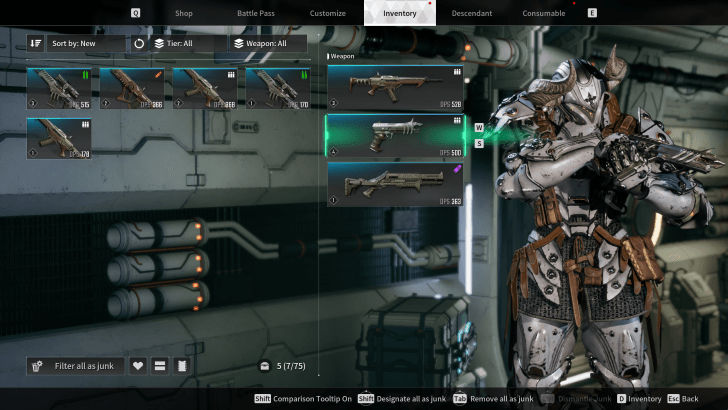Open the Weapon: All filter
The height and width of the screenshot is (410, 728).
click(x=272, y=44)
